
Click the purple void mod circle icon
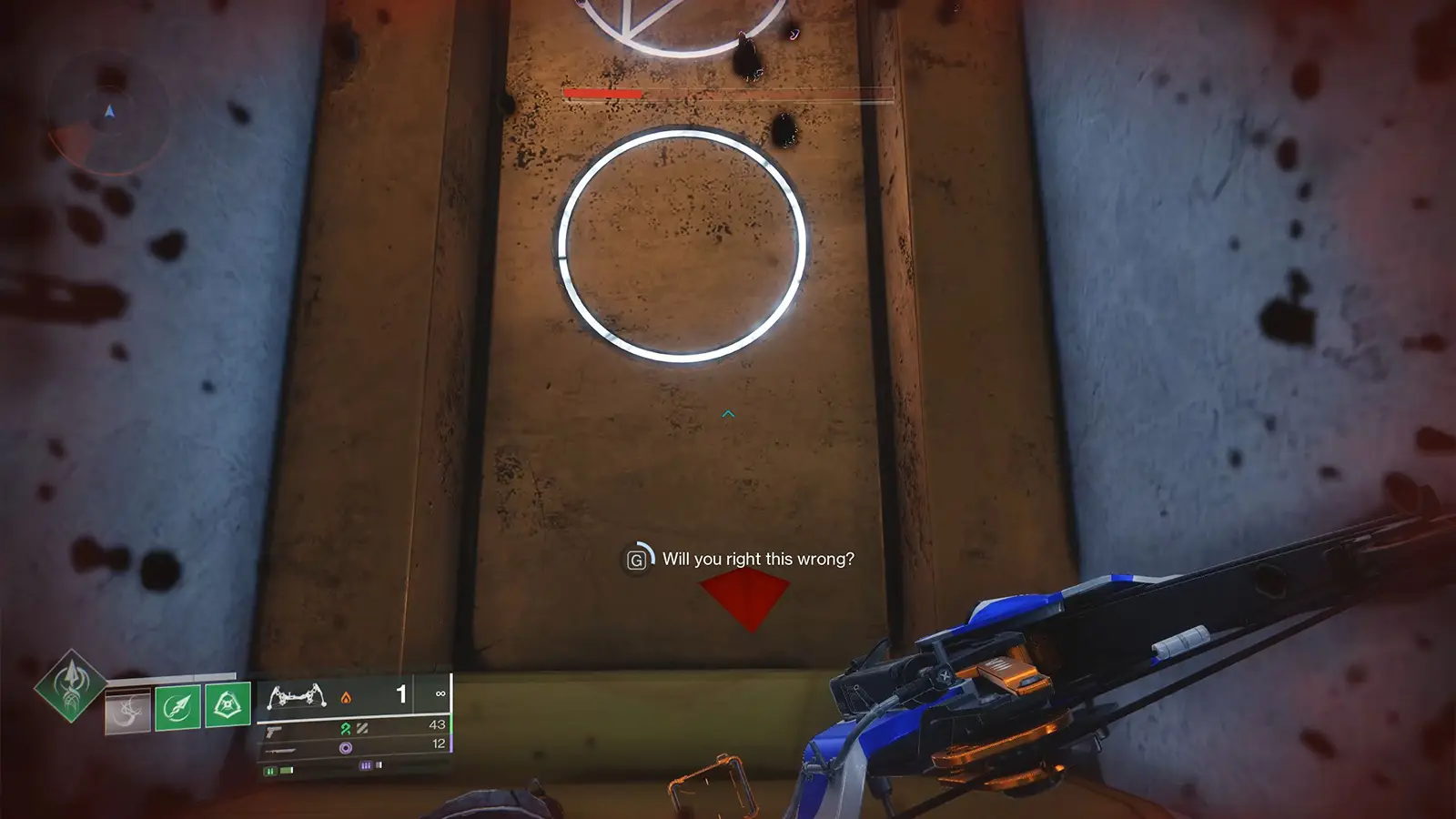346,747
